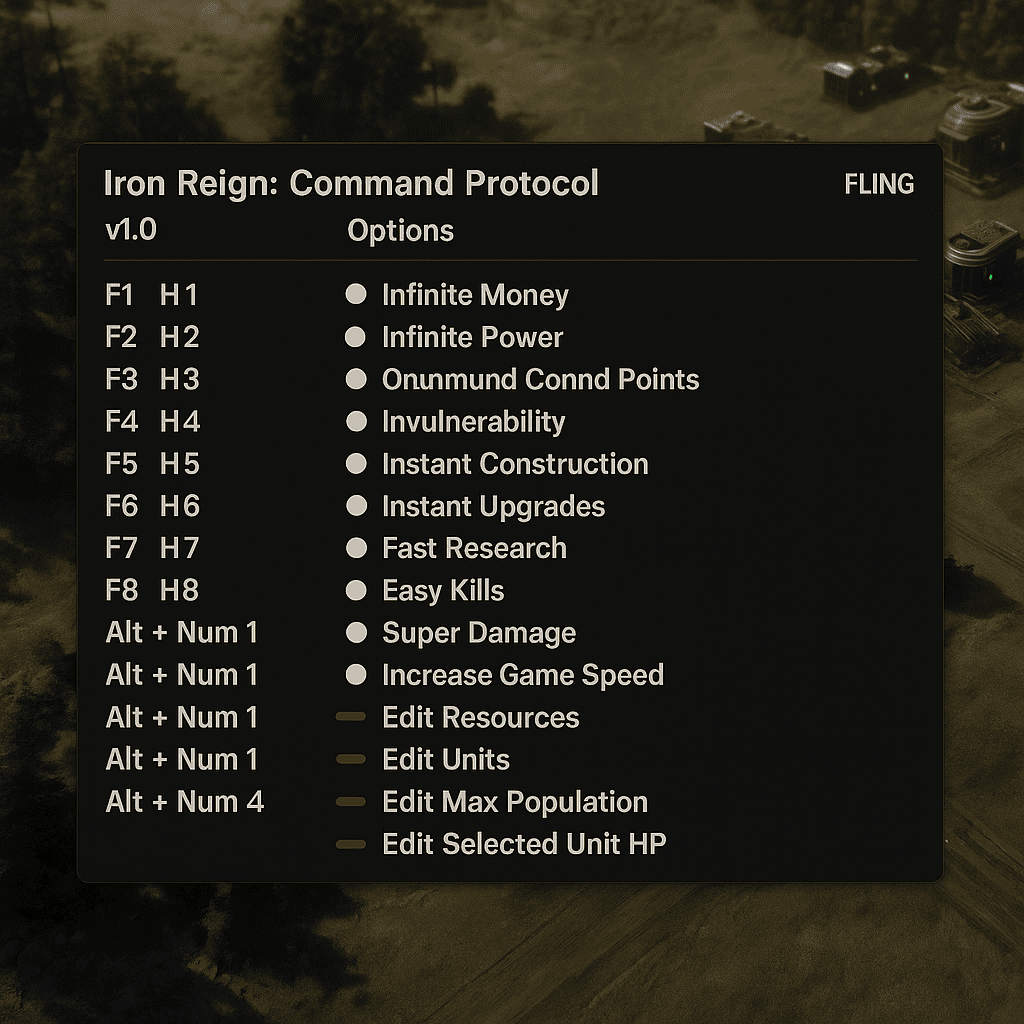Image resolution: width=1024 pixels, height=1024 pixels.
Task: Switch on Easy Kills
Action: click(x=356, y=590)
